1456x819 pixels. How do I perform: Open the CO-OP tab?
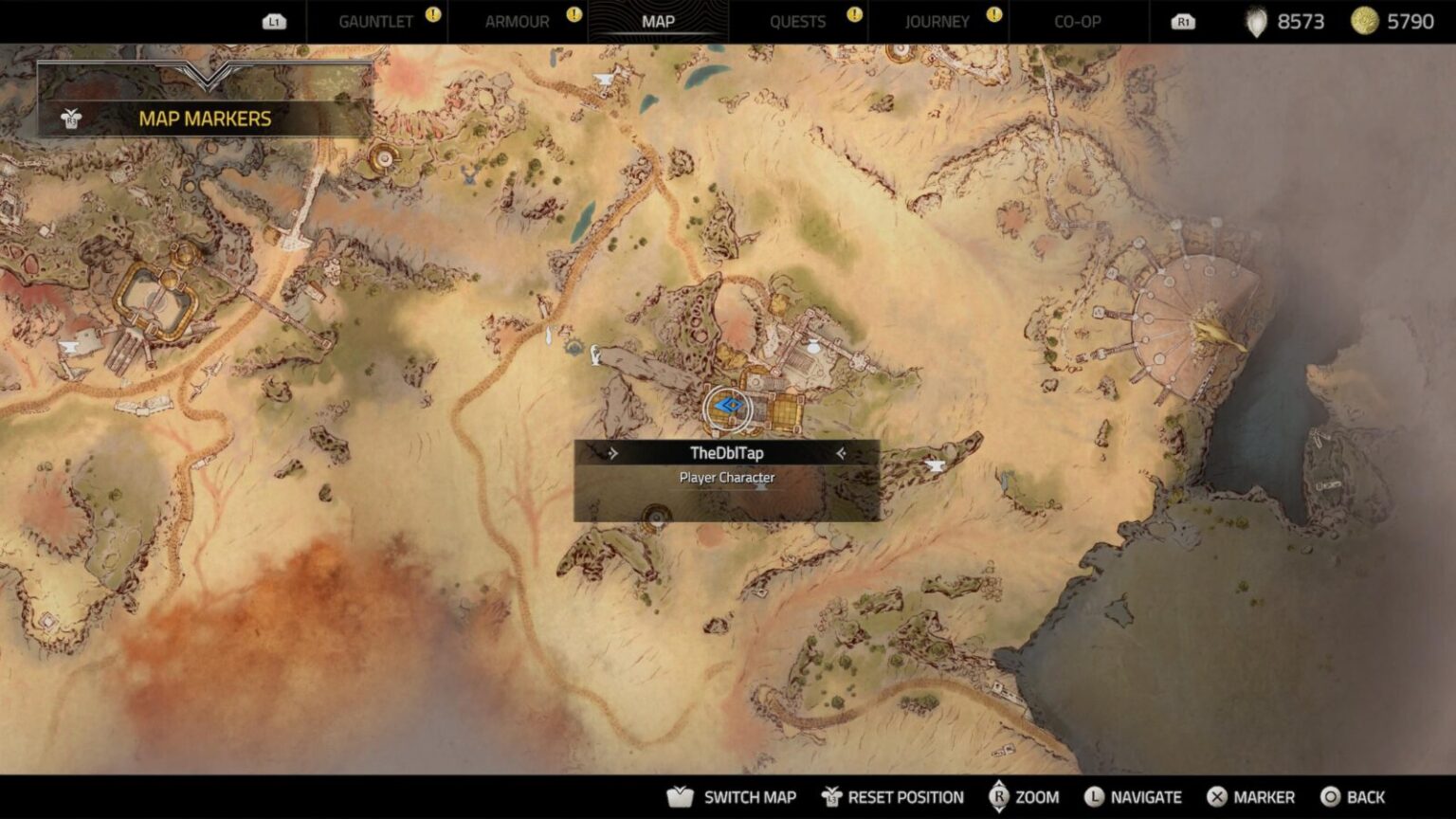coord(1076,21)
